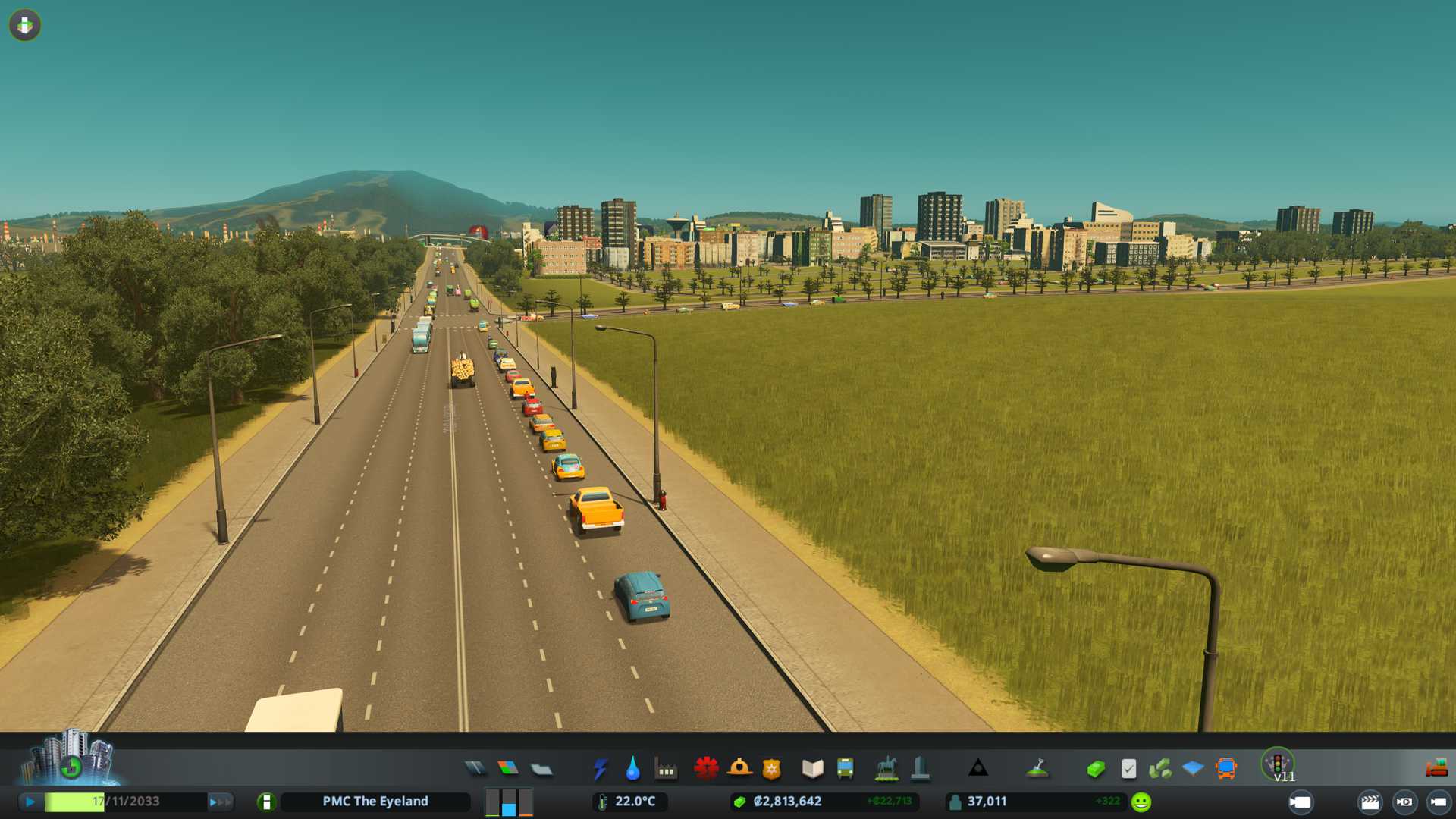Open the Electricity menu with lightning bolt
Screen dimensions: 1456x819
(600, 769)
